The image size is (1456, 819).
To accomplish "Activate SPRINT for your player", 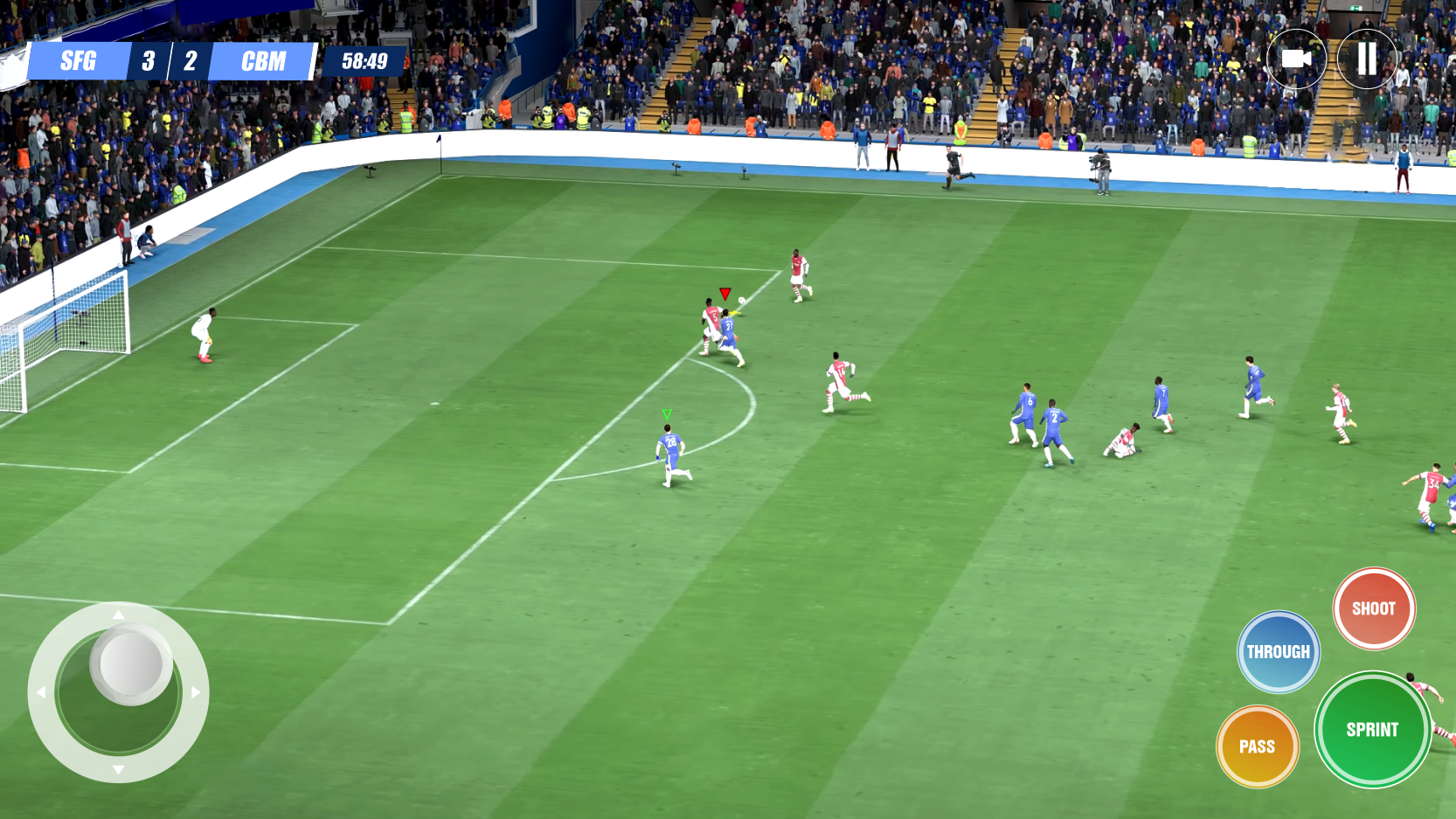I will [x=1373, y=728].
